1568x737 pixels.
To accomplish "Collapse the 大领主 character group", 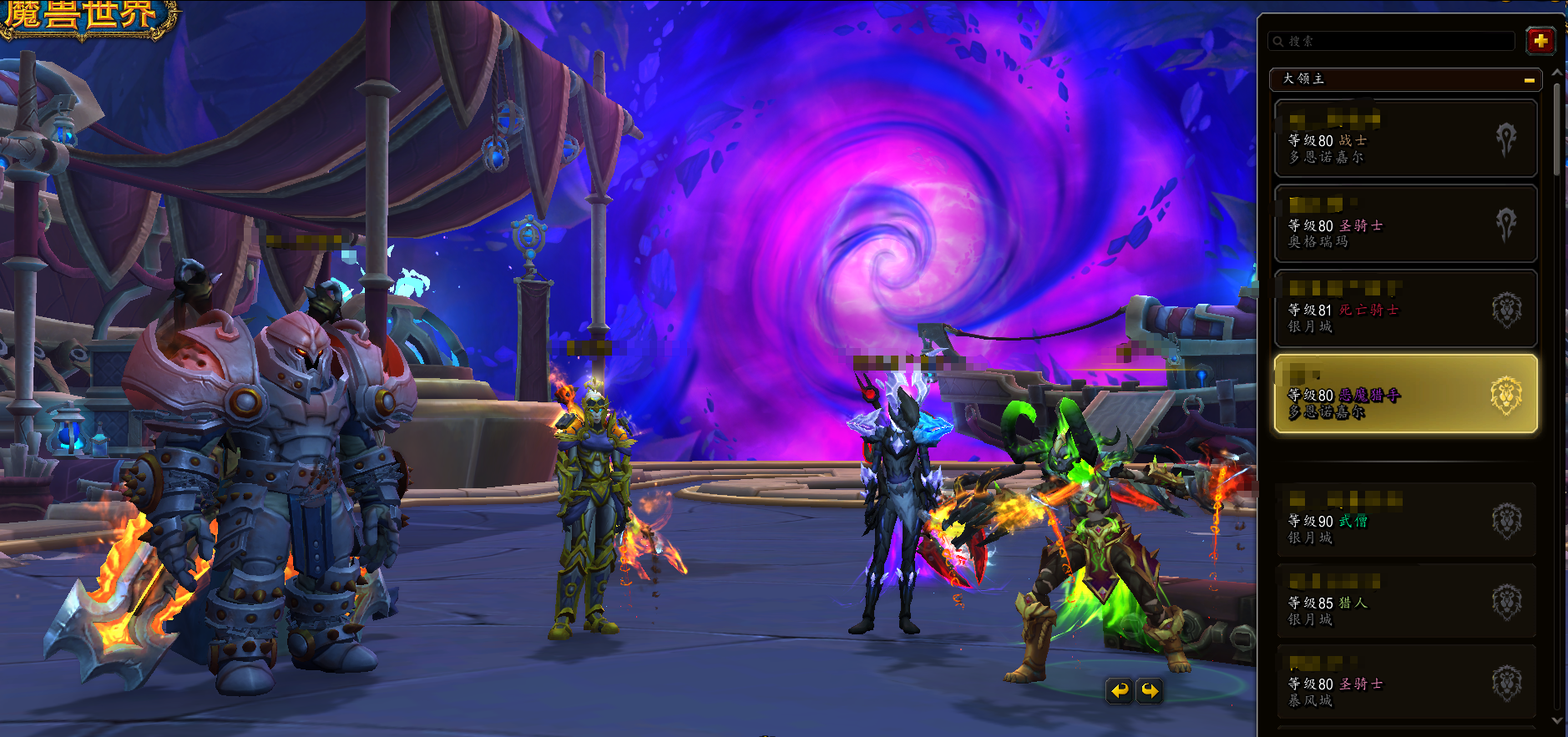I will tap(1529, 80).
